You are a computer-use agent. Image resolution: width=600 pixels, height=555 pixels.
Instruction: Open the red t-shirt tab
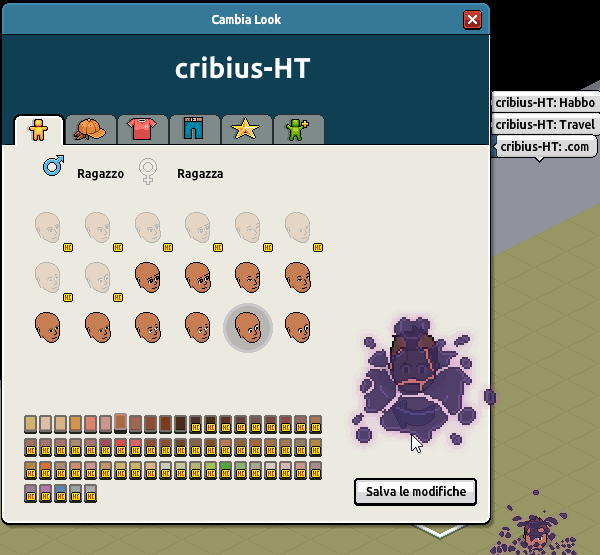click(x=142, y=129)
